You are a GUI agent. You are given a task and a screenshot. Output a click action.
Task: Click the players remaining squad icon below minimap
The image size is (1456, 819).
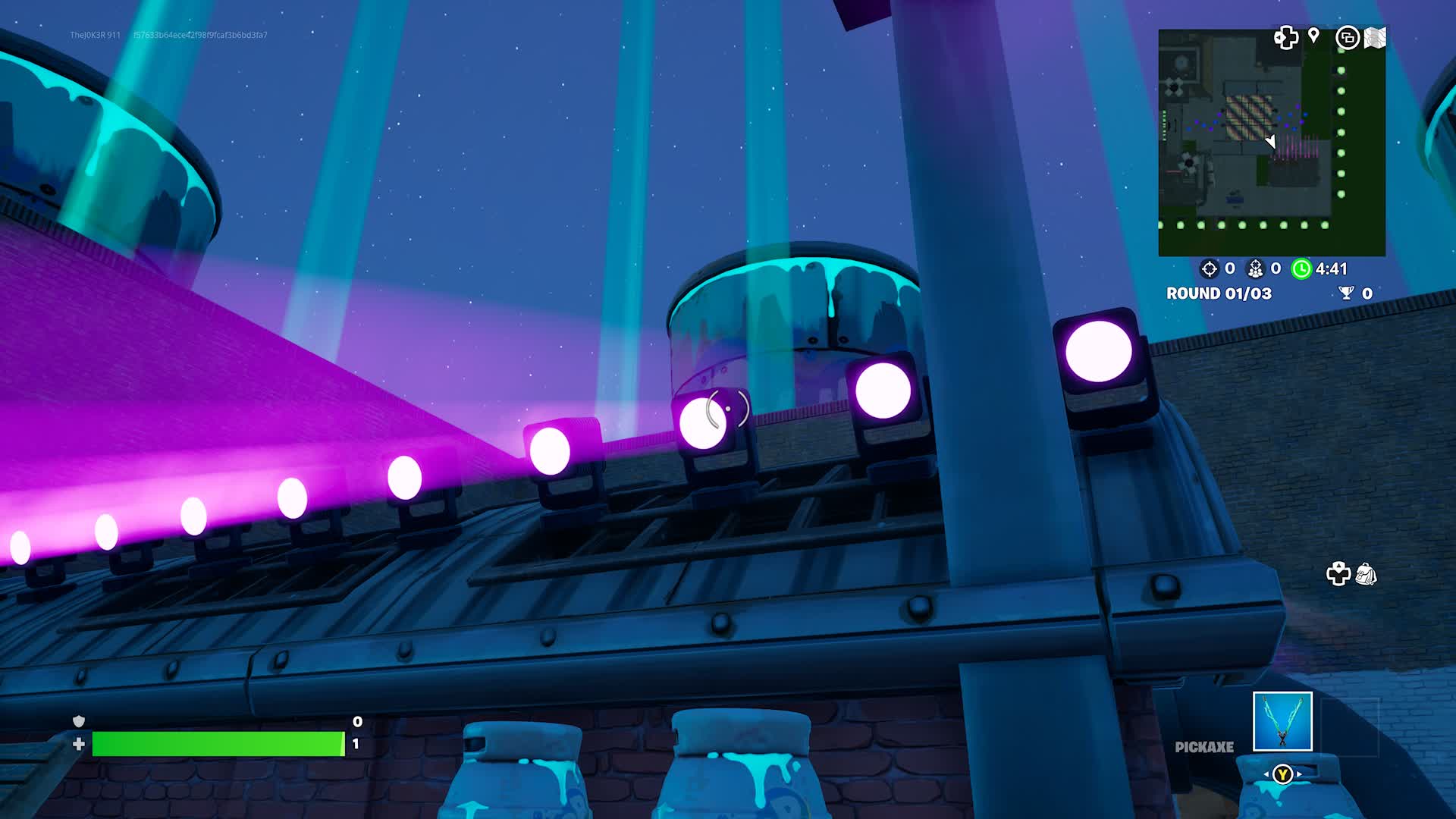pos(1256,269)
